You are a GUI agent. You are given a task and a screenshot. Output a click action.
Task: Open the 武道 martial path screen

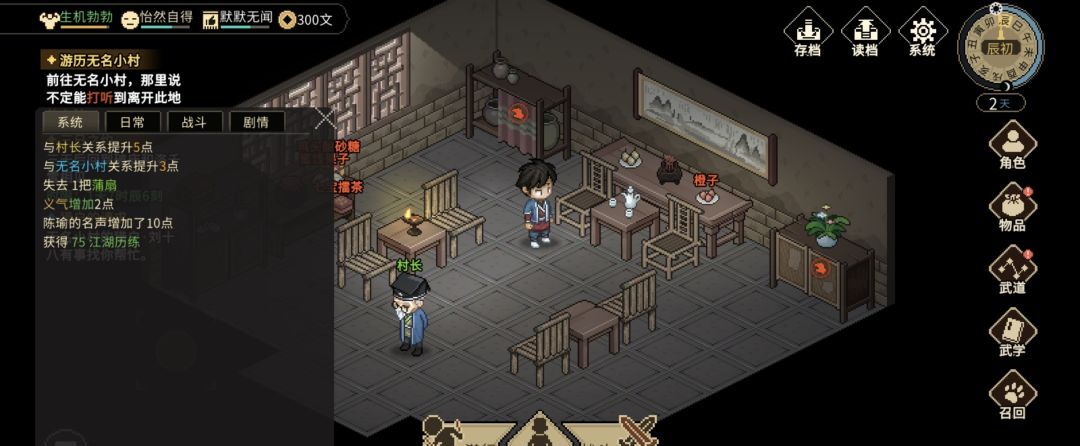pyautogui.click(x=1012, y=271)
